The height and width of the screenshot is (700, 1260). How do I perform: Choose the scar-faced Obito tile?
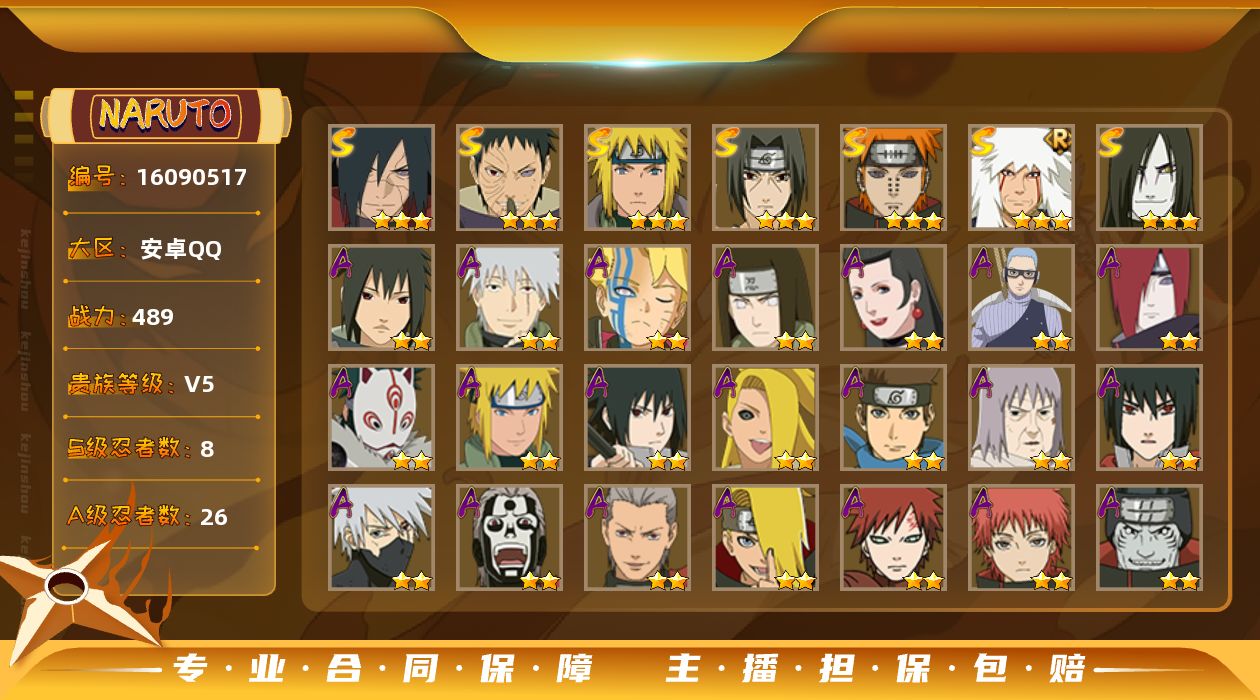click(509, 177)
